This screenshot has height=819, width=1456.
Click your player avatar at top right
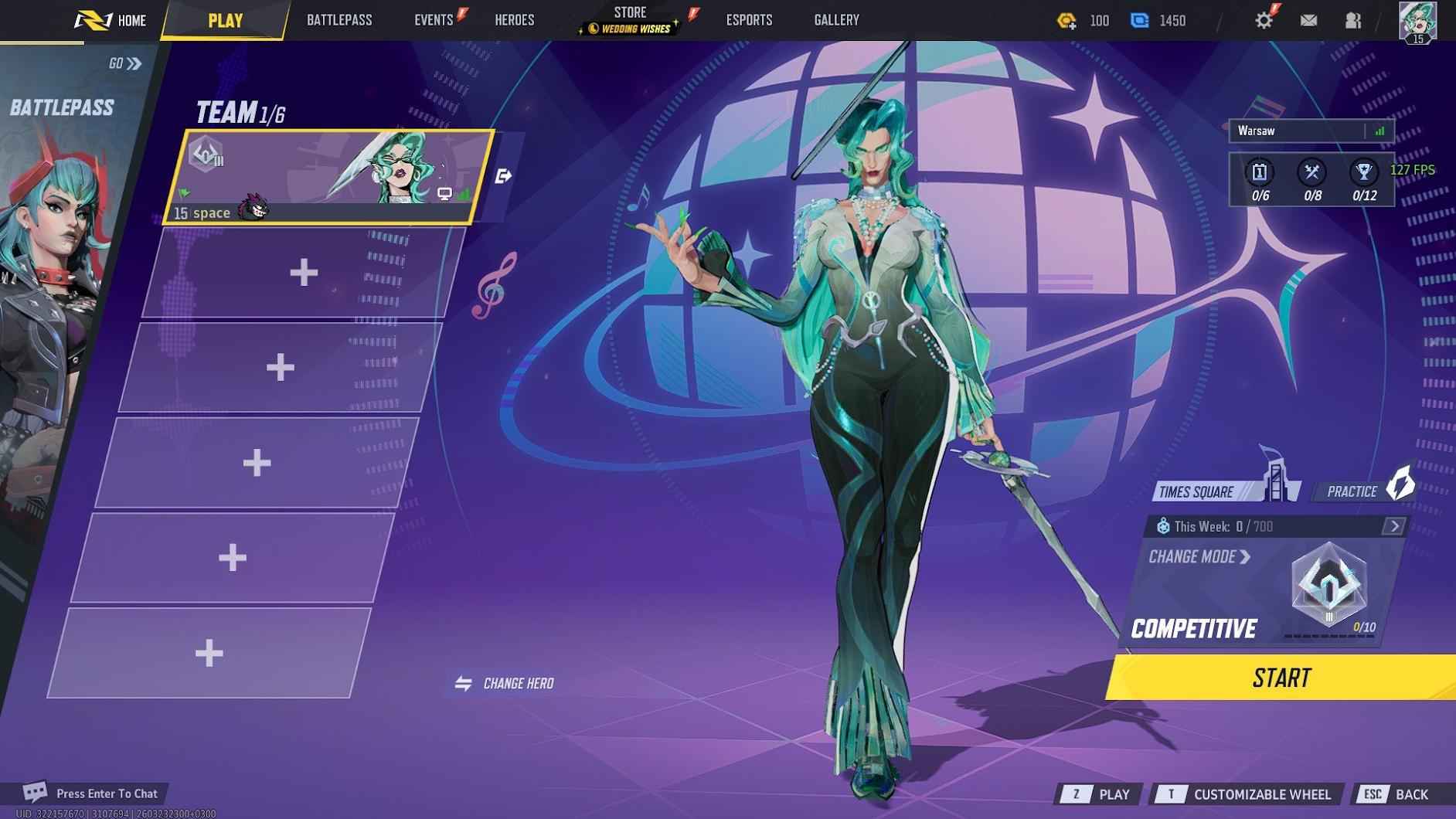pos(1420,20)
